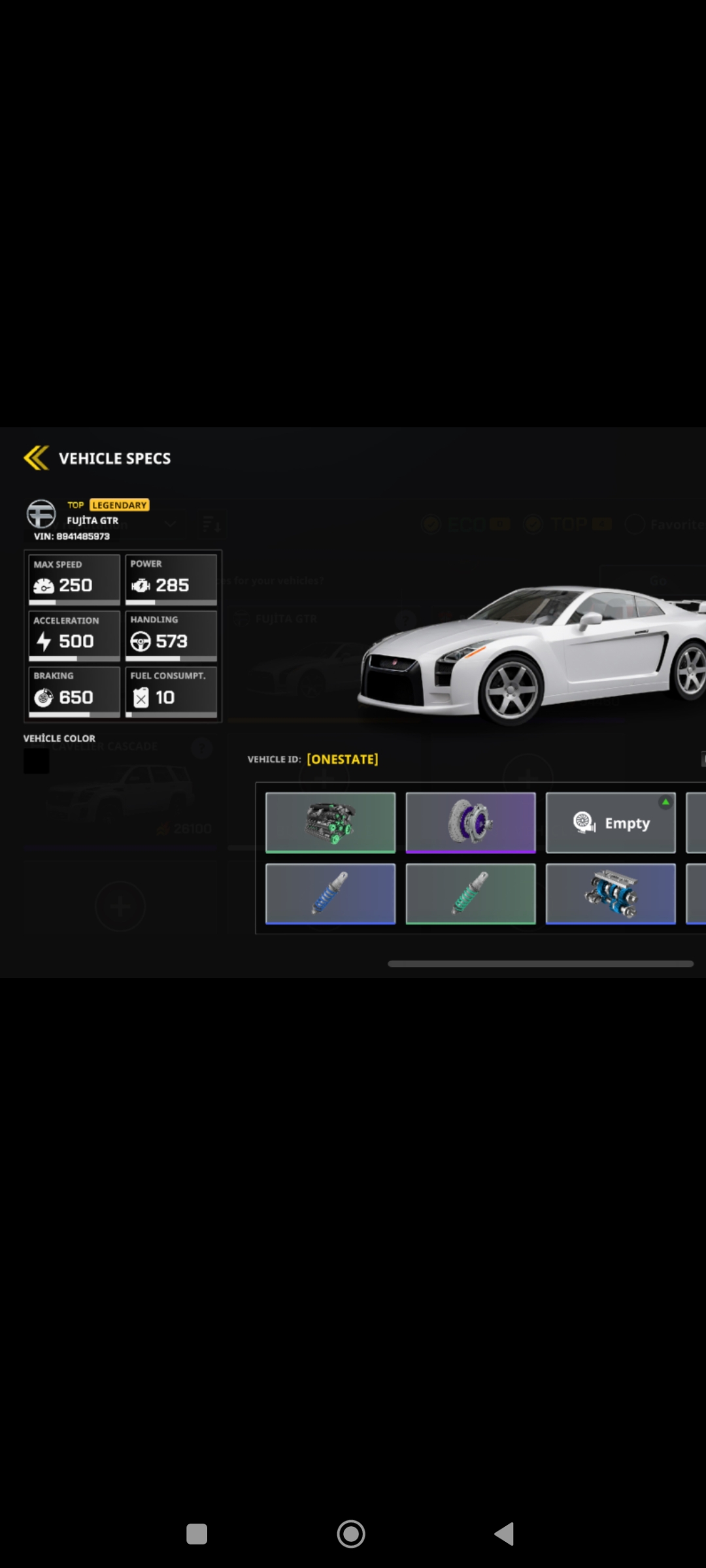Open the purple clutch part slot
Viewport: 706px width, 1568px height.
470,823
